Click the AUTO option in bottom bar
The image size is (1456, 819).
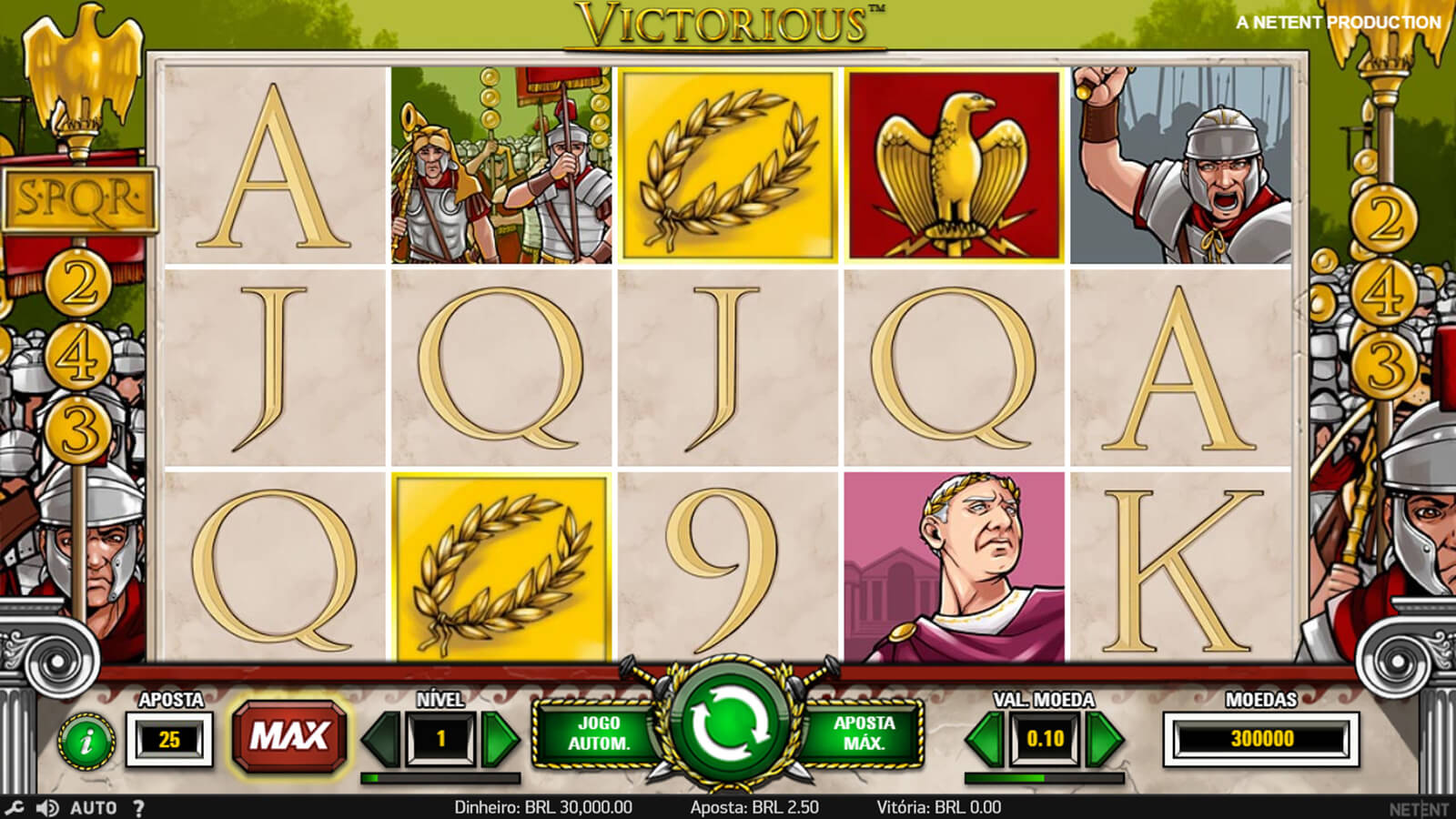[93, 807]
